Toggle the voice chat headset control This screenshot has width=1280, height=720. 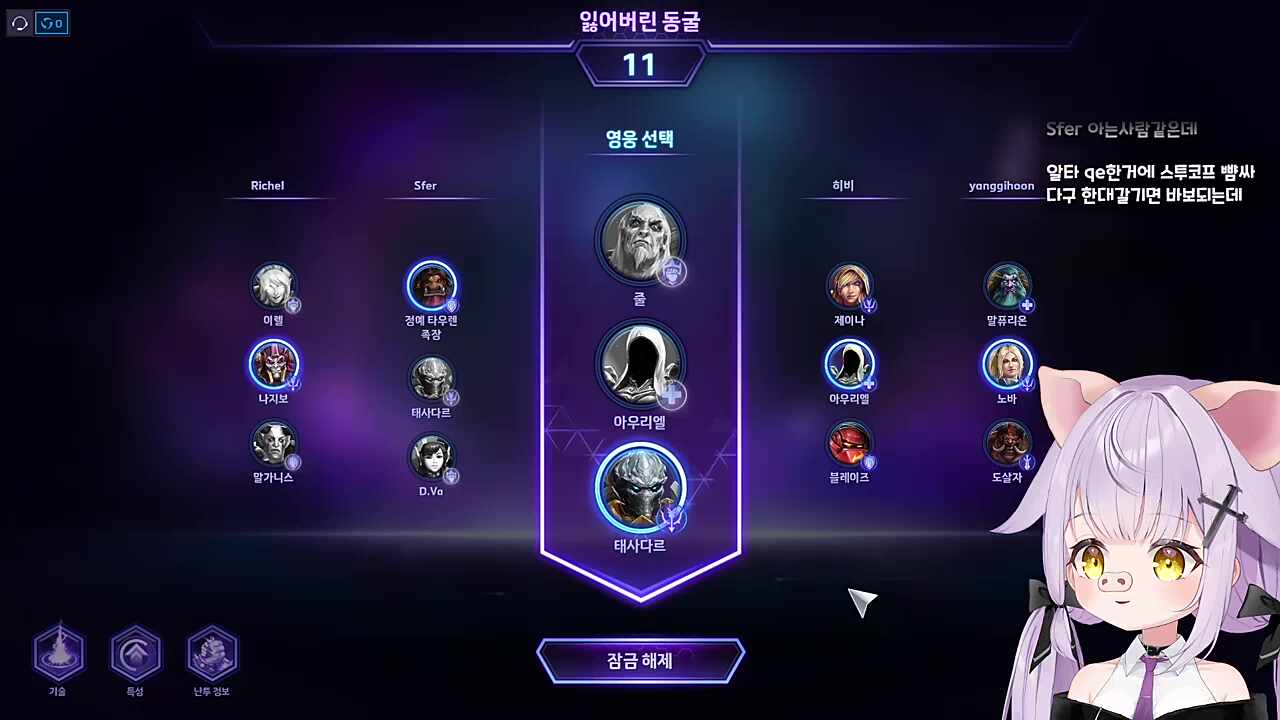pos(18,23)
